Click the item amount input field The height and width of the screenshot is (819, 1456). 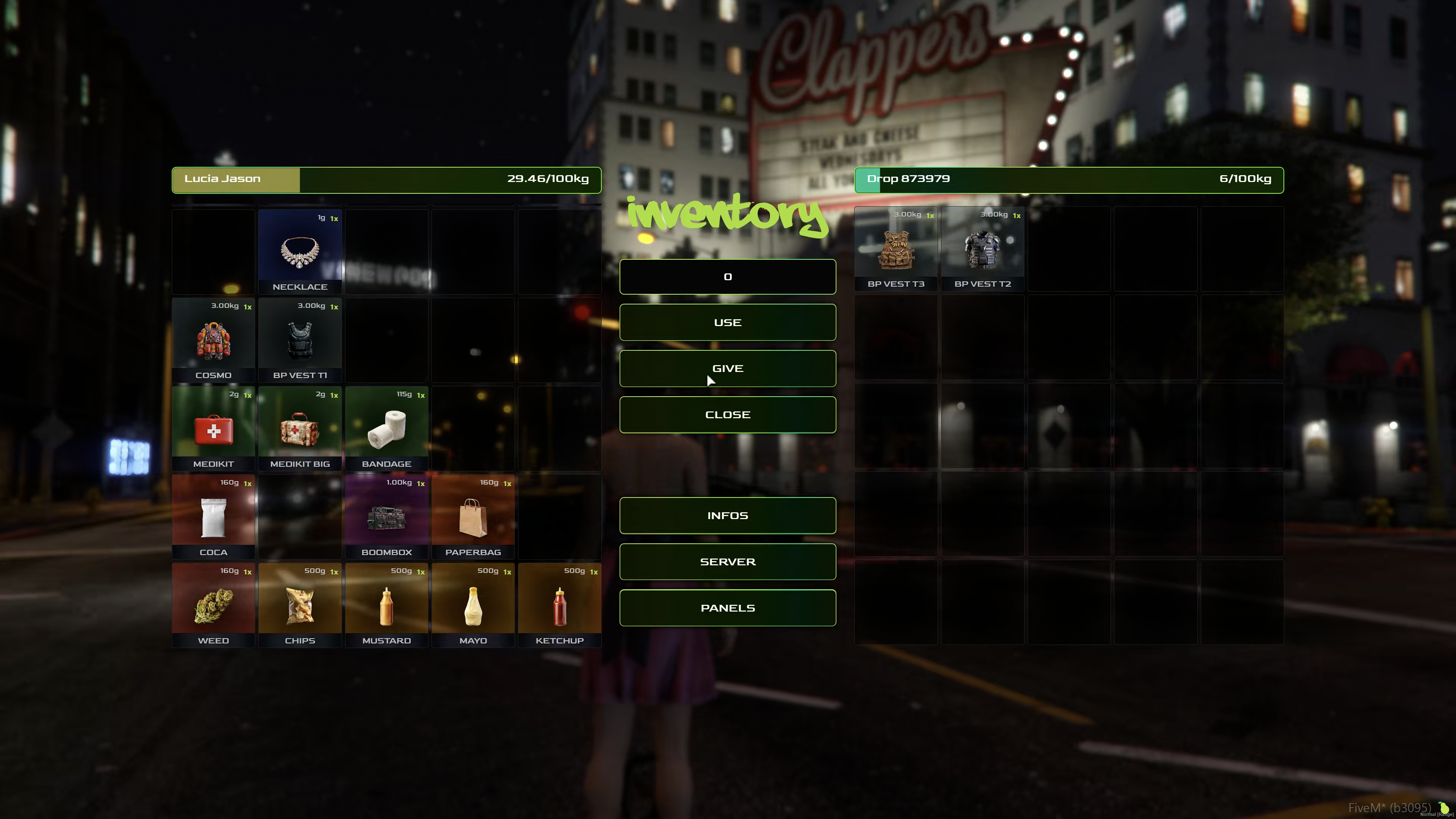(728, 276)
